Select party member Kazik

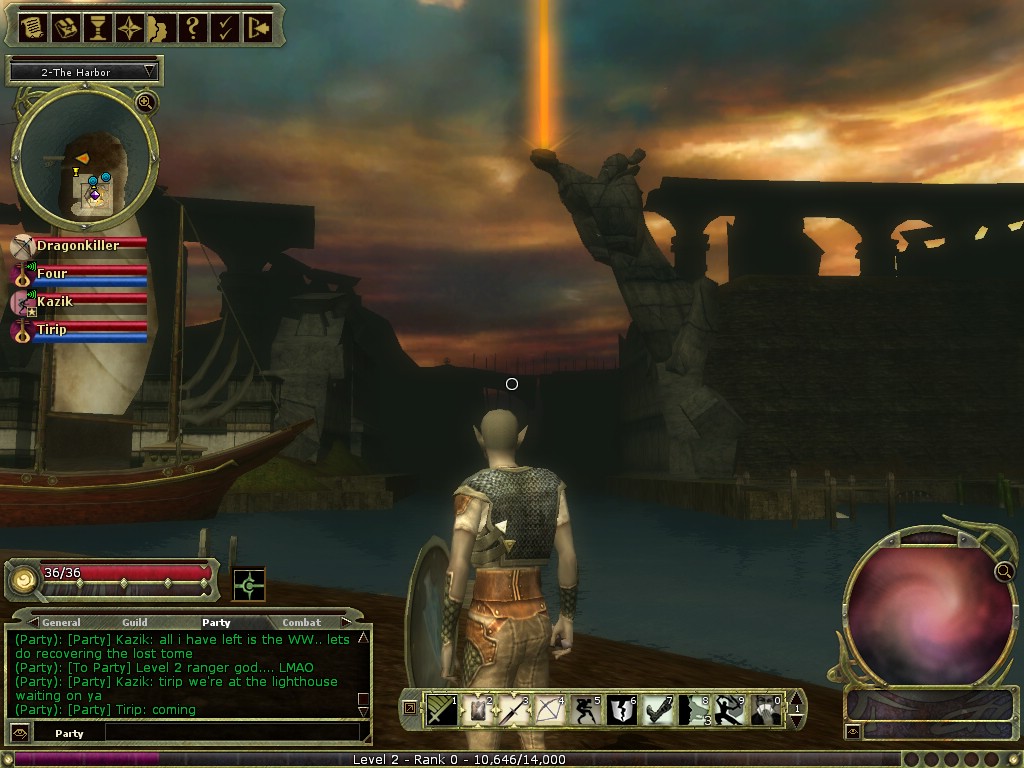[56, 301]
